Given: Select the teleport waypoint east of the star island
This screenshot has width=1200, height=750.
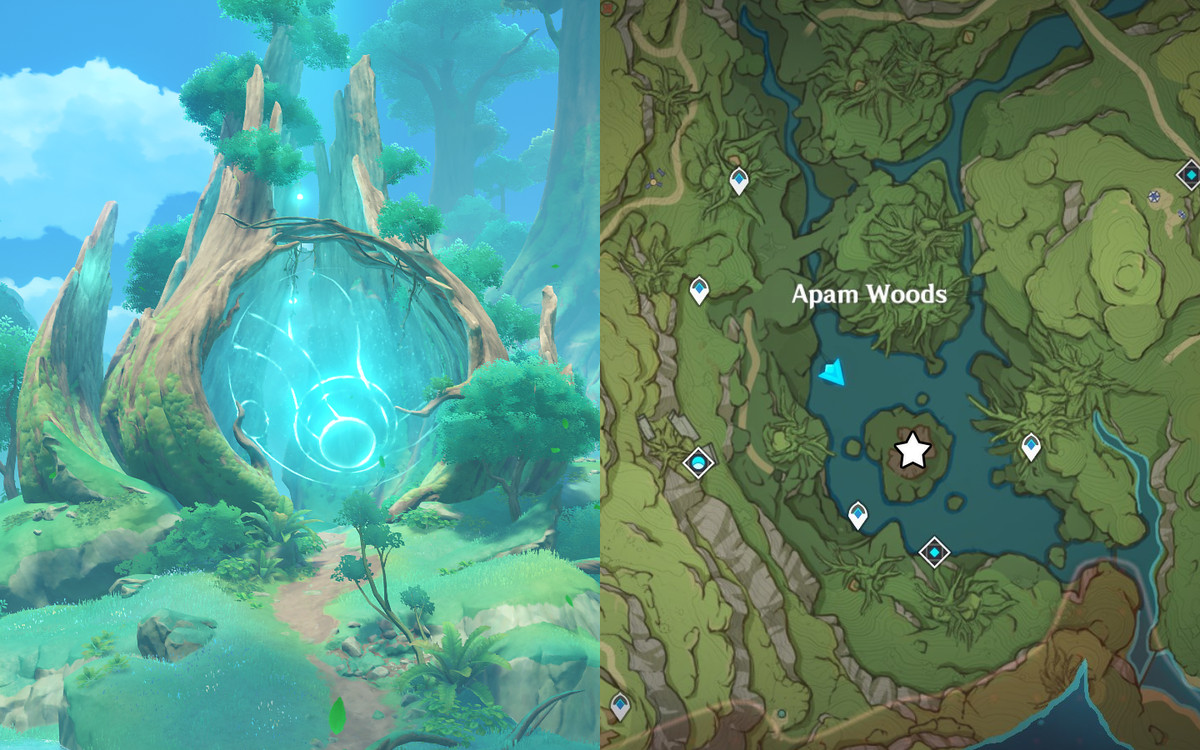Looking at the screenshot, I should coord(1031,447).
